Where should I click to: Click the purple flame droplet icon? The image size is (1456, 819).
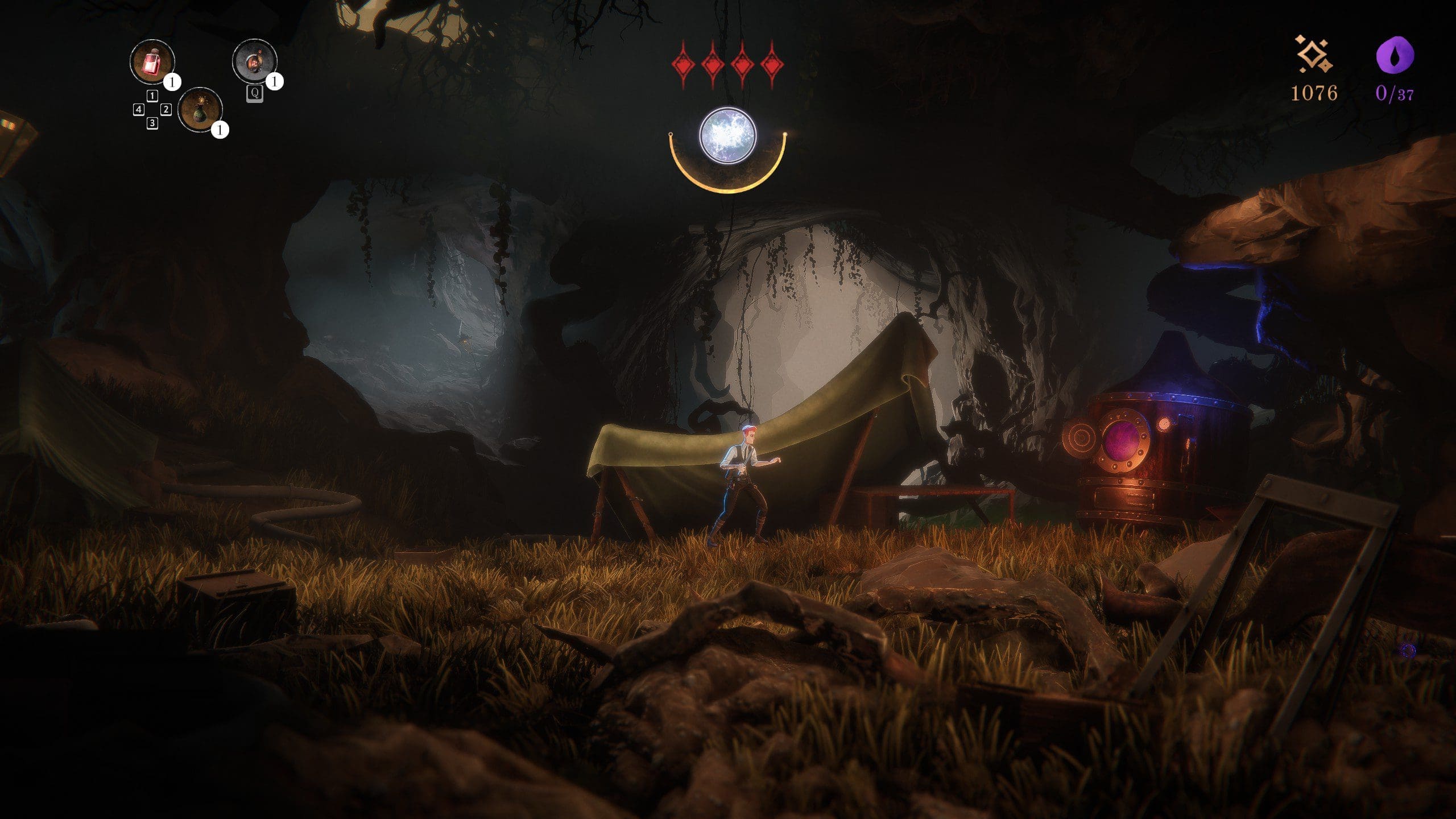1395,55
